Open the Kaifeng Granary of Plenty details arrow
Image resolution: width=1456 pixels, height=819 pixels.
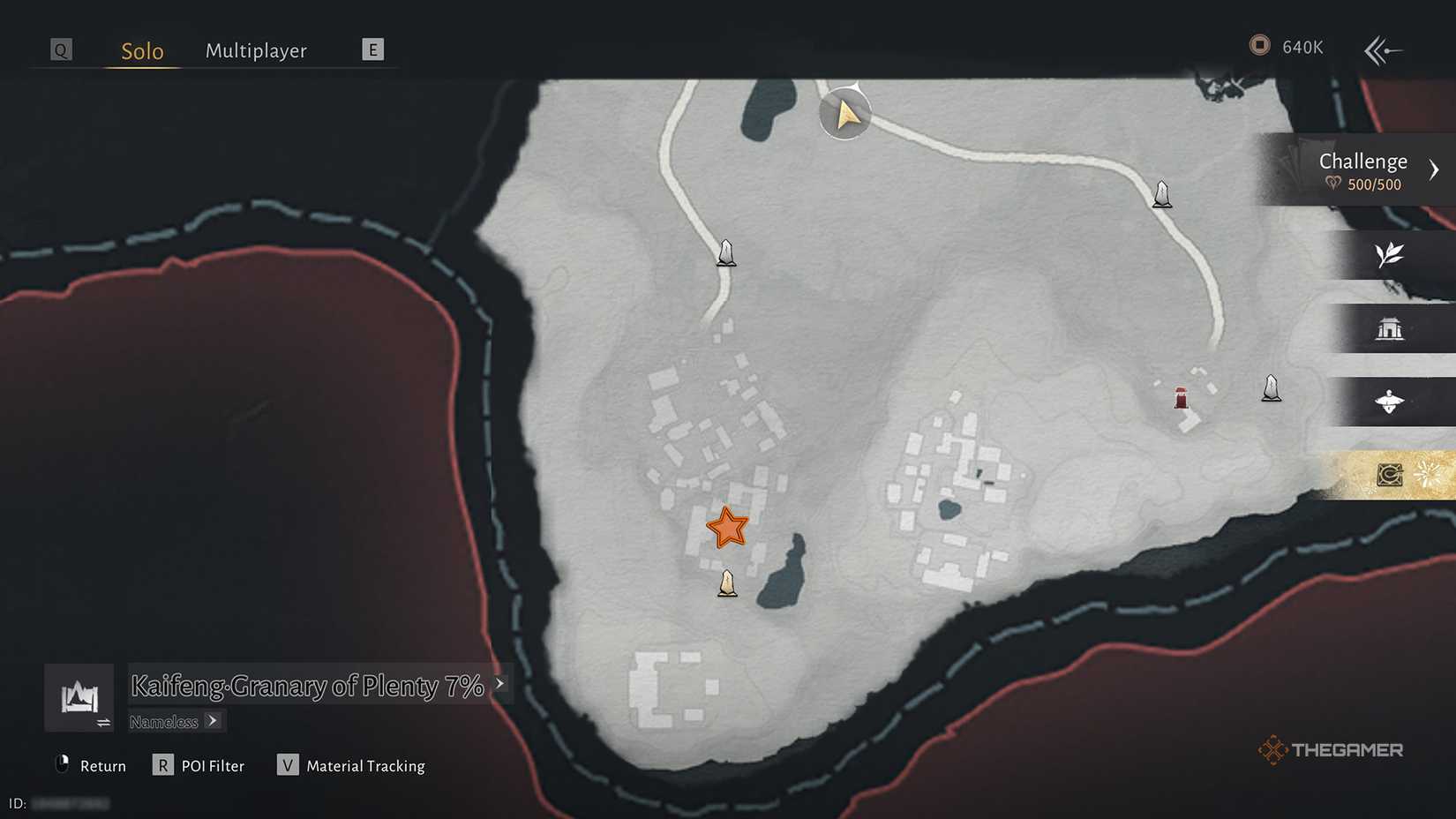pyautogui.click(x=499, y=684)
